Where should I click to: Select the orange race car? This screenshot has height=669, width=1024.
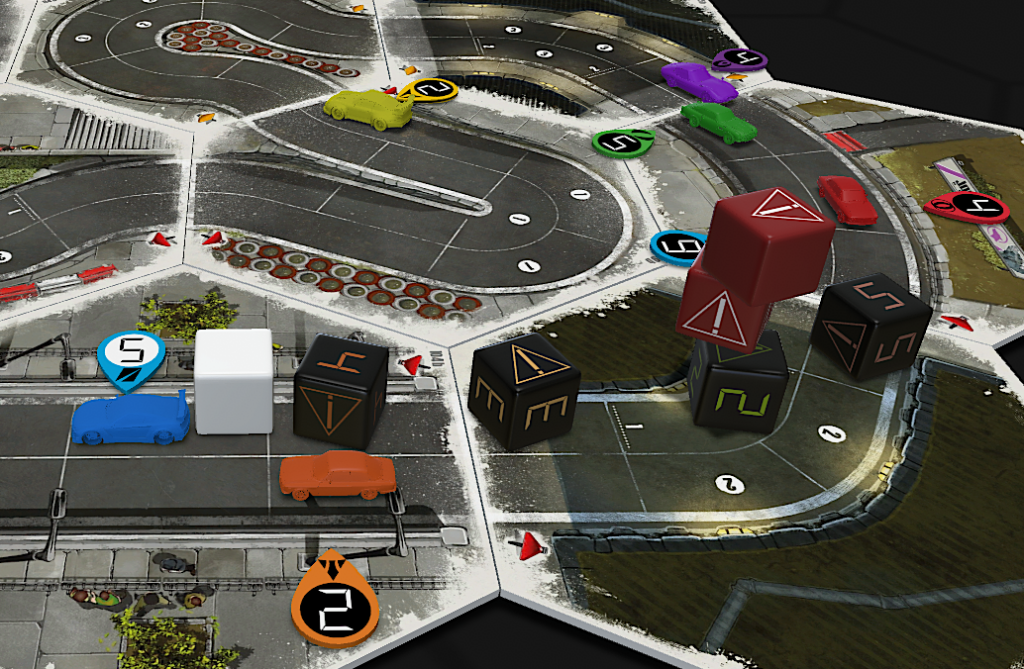pyautogui.click(x=337, y=474)
